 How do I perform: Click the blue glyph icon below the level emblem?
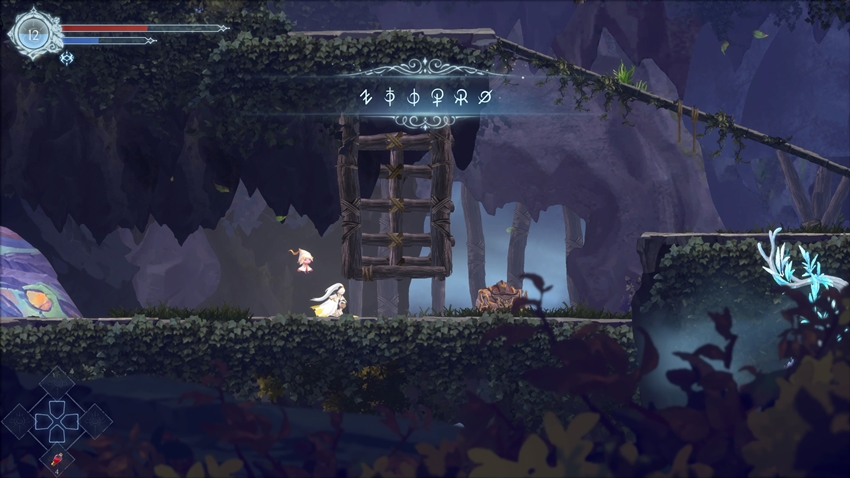coord(66,58)
